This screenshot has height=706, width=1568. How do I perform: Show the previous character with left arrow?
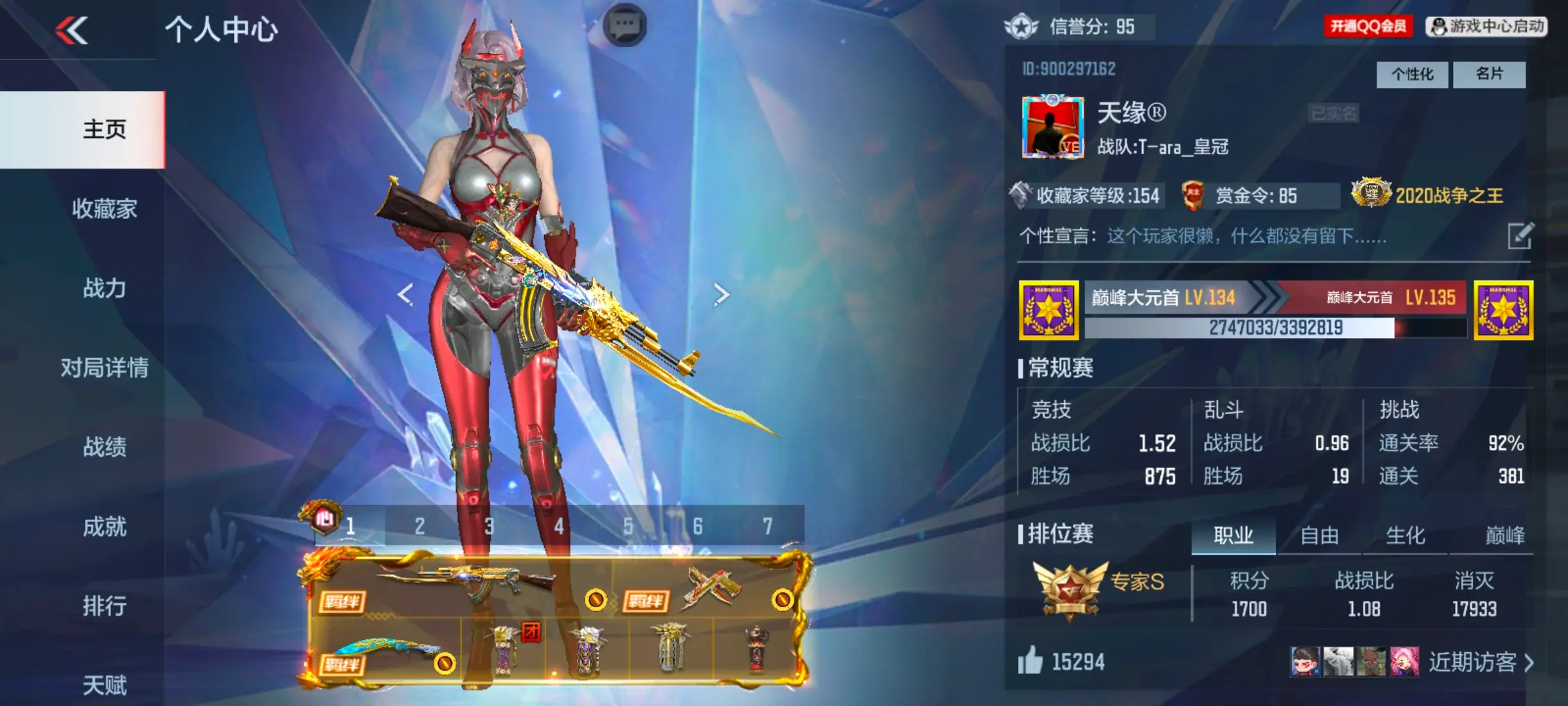pos(406,295)
